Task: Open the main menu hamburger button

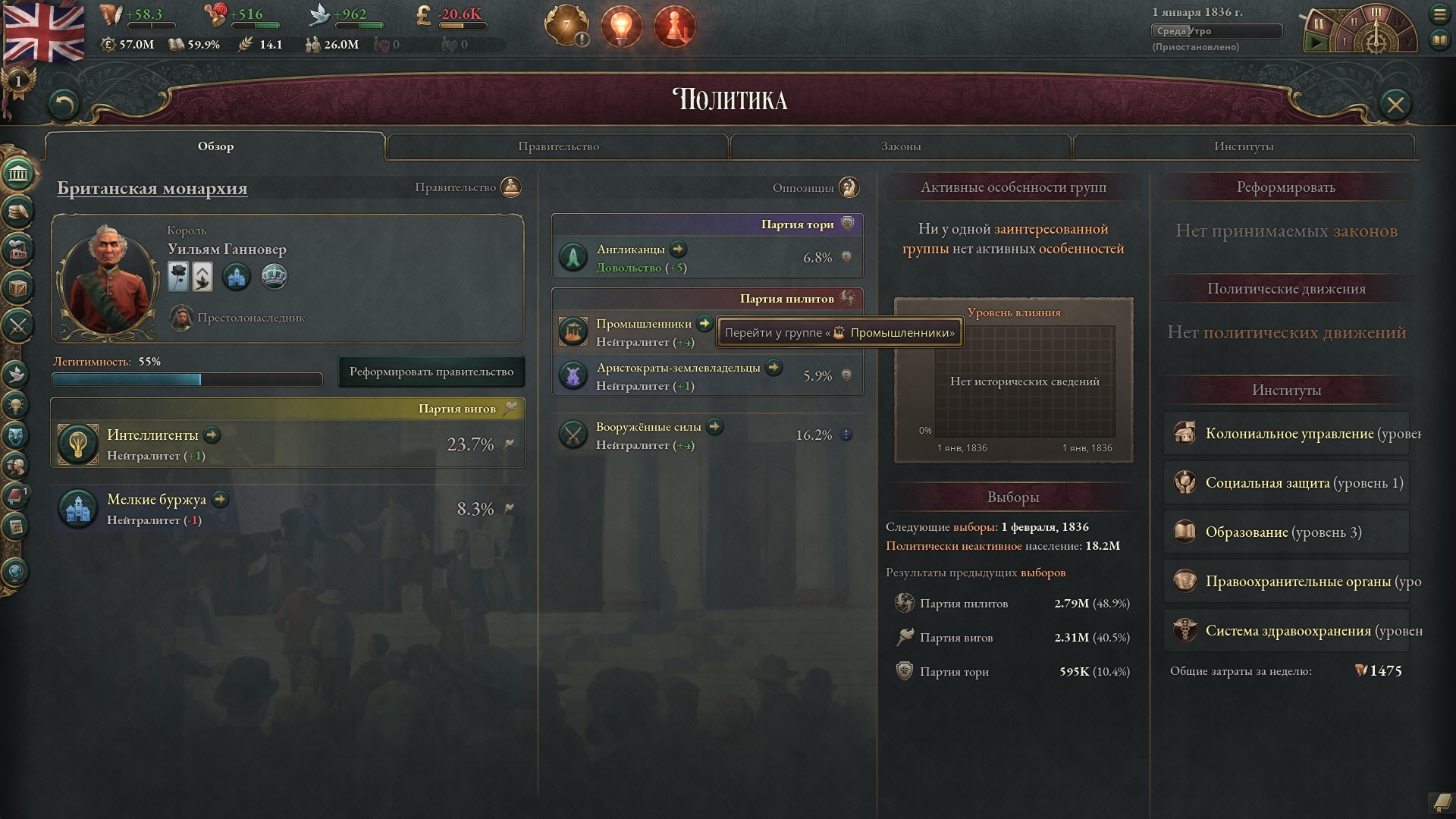Action: tap(1439, 14)
